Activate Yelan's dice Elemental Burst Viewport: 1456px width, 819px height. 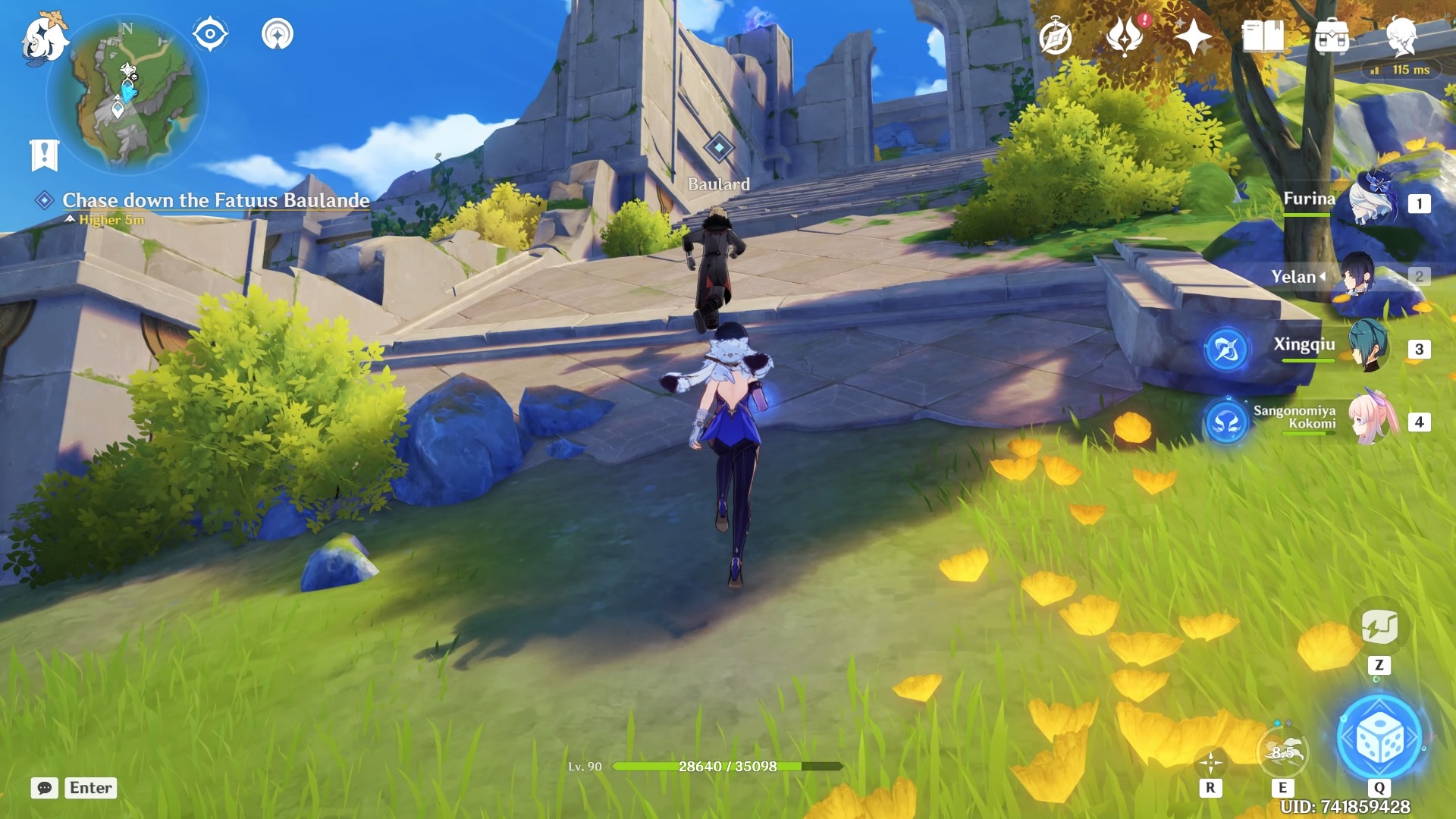pyautogui.click(x=1379, y=739)
